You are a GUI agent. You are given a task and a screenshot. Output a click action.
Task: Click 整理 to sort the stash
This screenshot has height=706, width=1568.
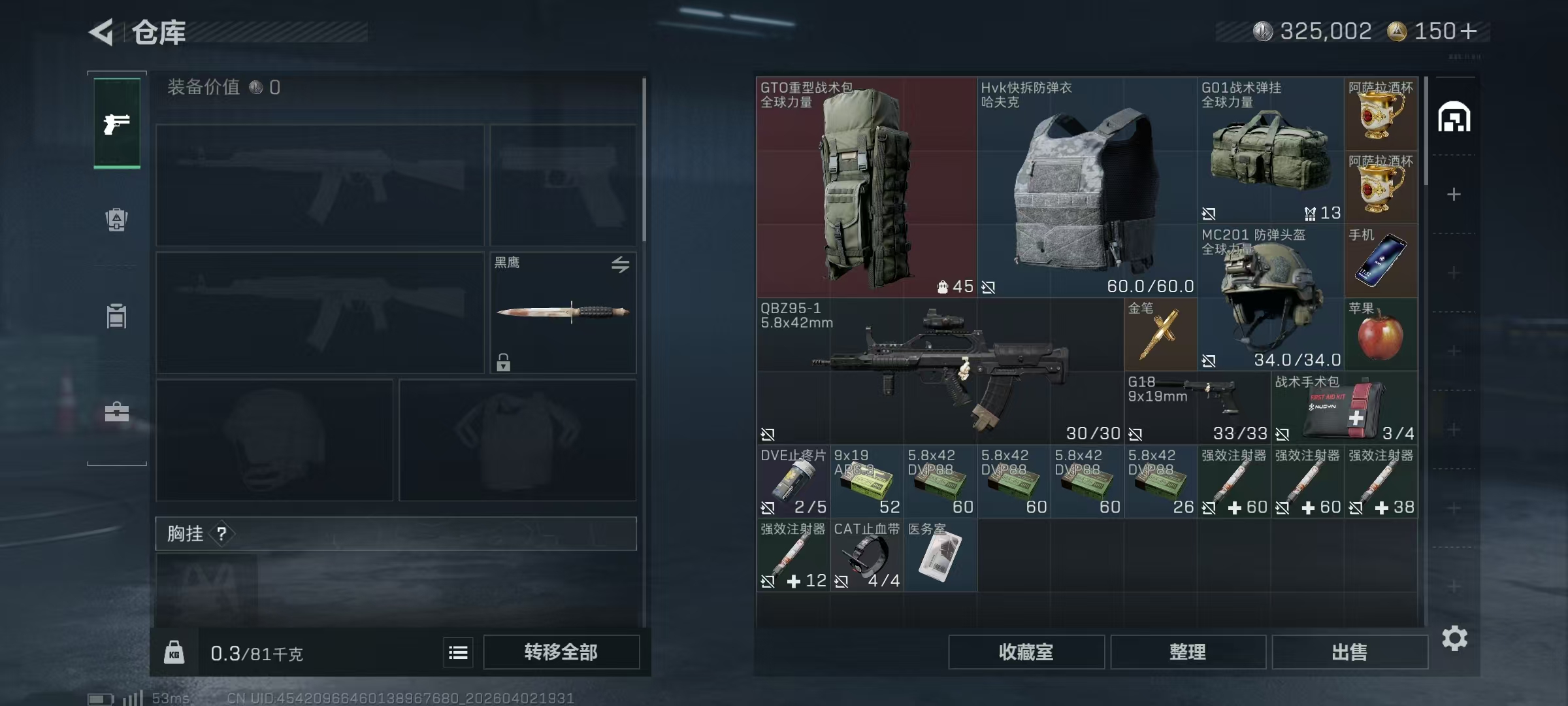tap(1187, 652)
